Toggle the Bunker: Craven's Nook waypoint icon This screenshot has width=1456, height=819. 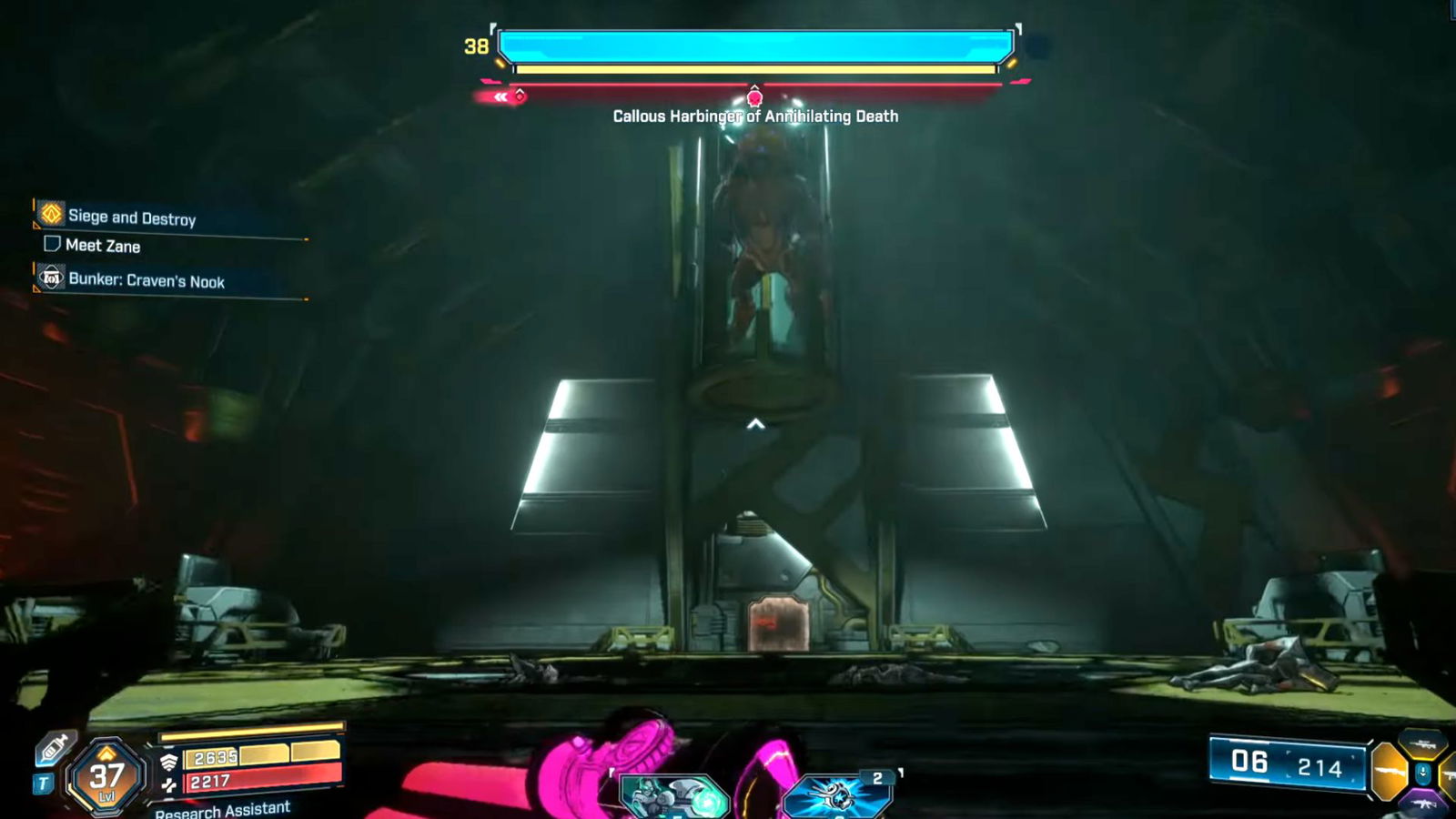pyautogui.click(x=51, y=278)
